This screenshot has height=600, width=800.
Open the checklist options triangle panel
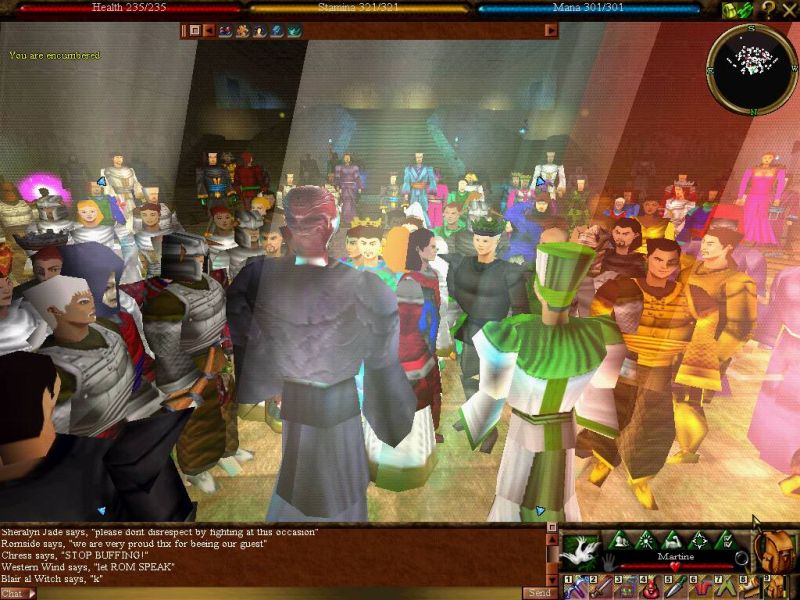point(728,540)
